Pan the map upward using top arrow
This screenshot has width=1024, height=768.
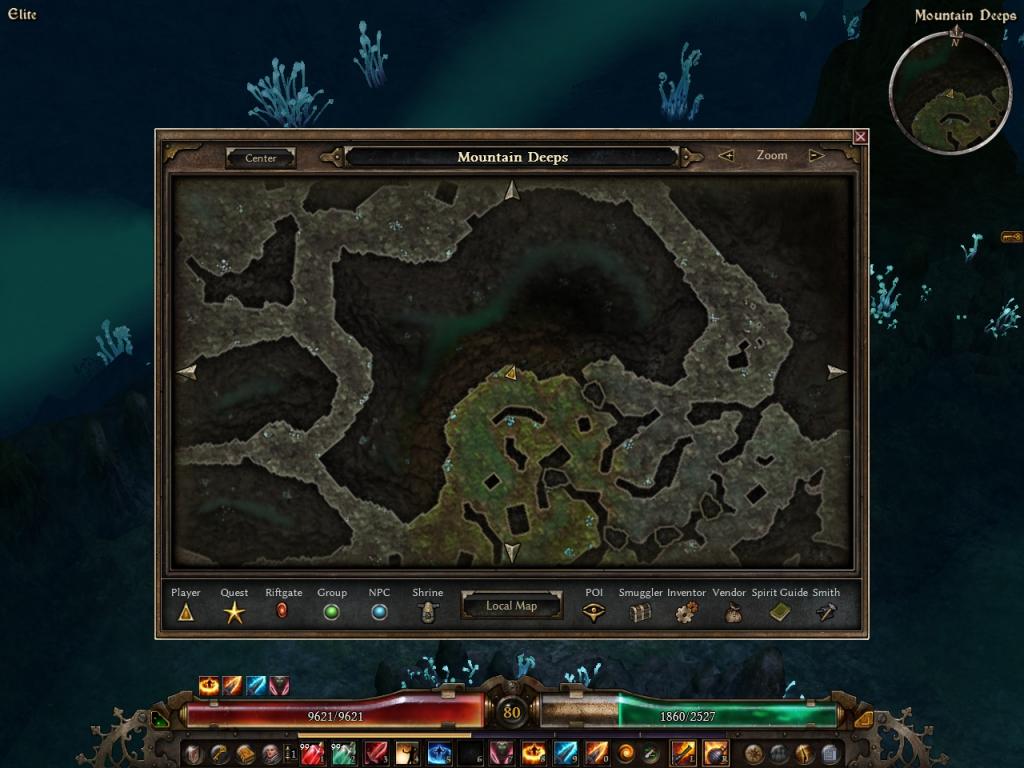(x=512, y=190)
